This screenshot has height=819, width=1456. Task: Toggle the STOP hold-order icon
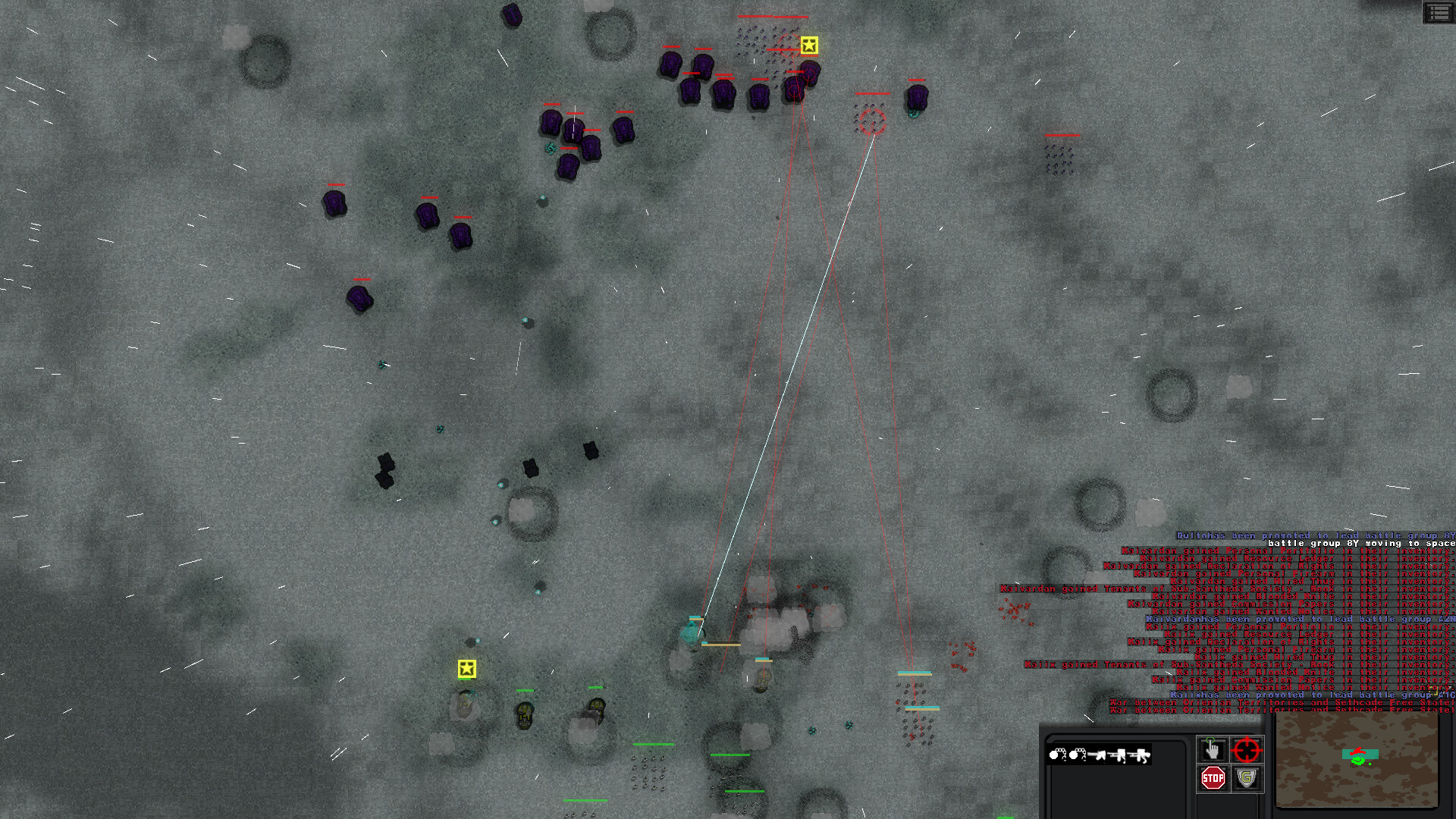pos(1213,779)
